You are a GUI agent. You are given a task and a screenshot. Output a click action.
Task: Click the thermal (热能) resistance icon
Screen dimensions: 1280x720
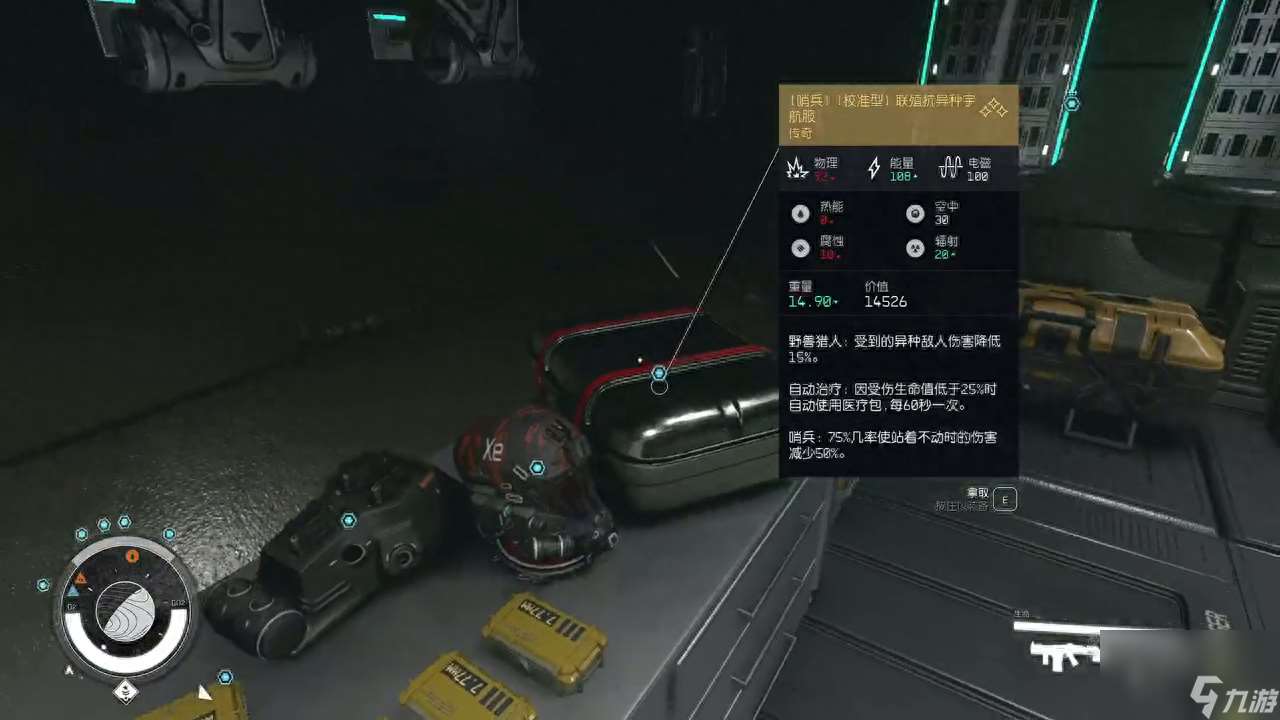tap(800, 213)
